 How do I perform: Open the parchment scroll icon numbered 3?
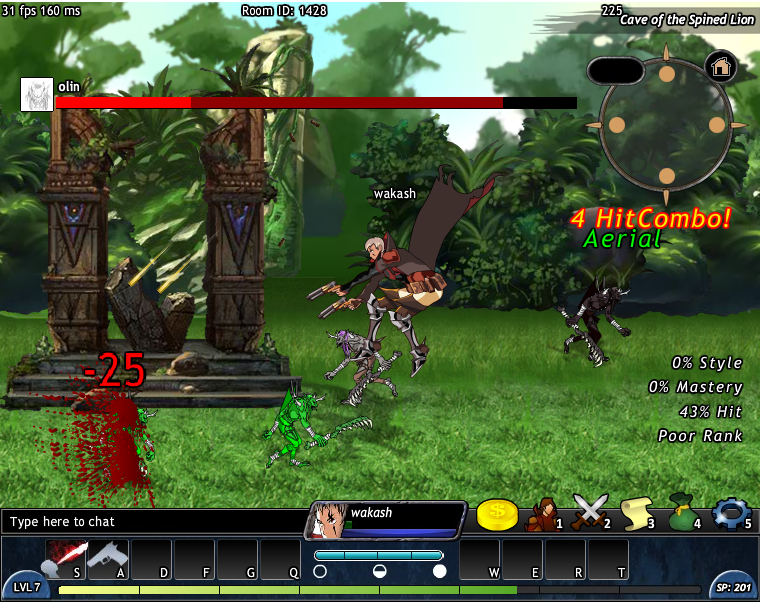click(x=637, y=513)
